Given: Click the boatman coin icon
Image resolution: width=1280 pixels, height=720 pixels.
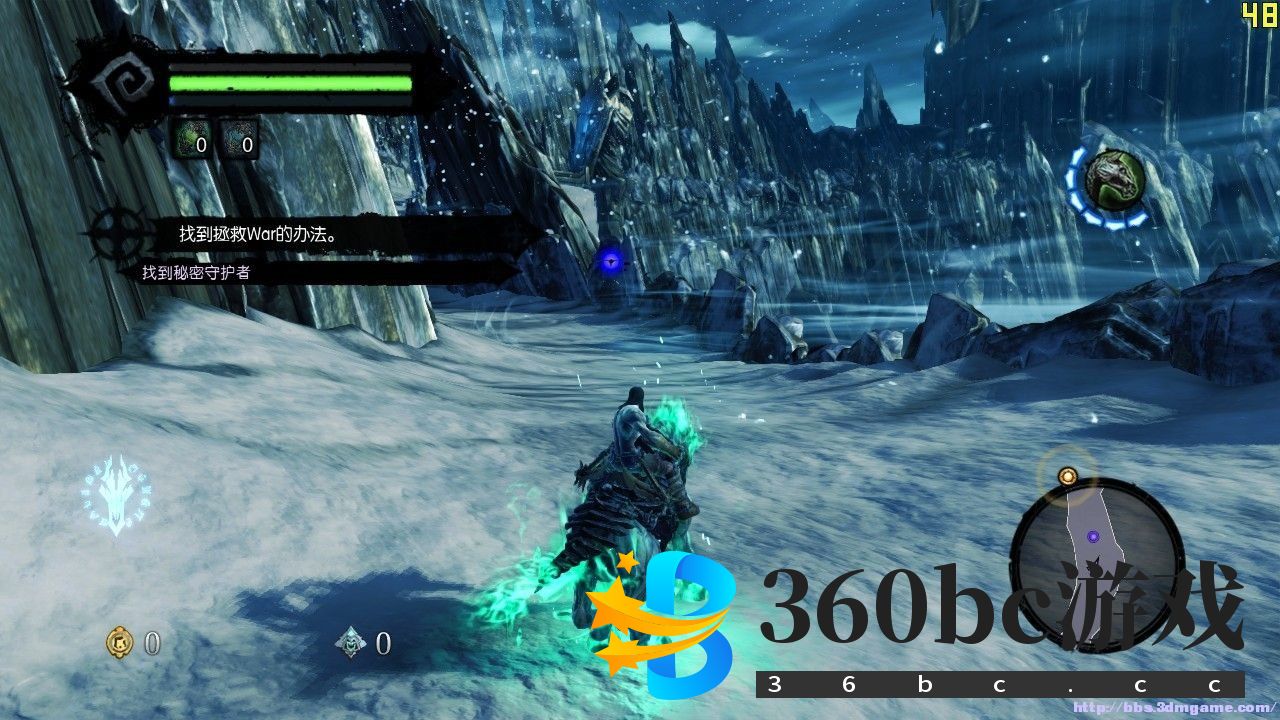Looking at the screenshot, I should click(351, 643).
